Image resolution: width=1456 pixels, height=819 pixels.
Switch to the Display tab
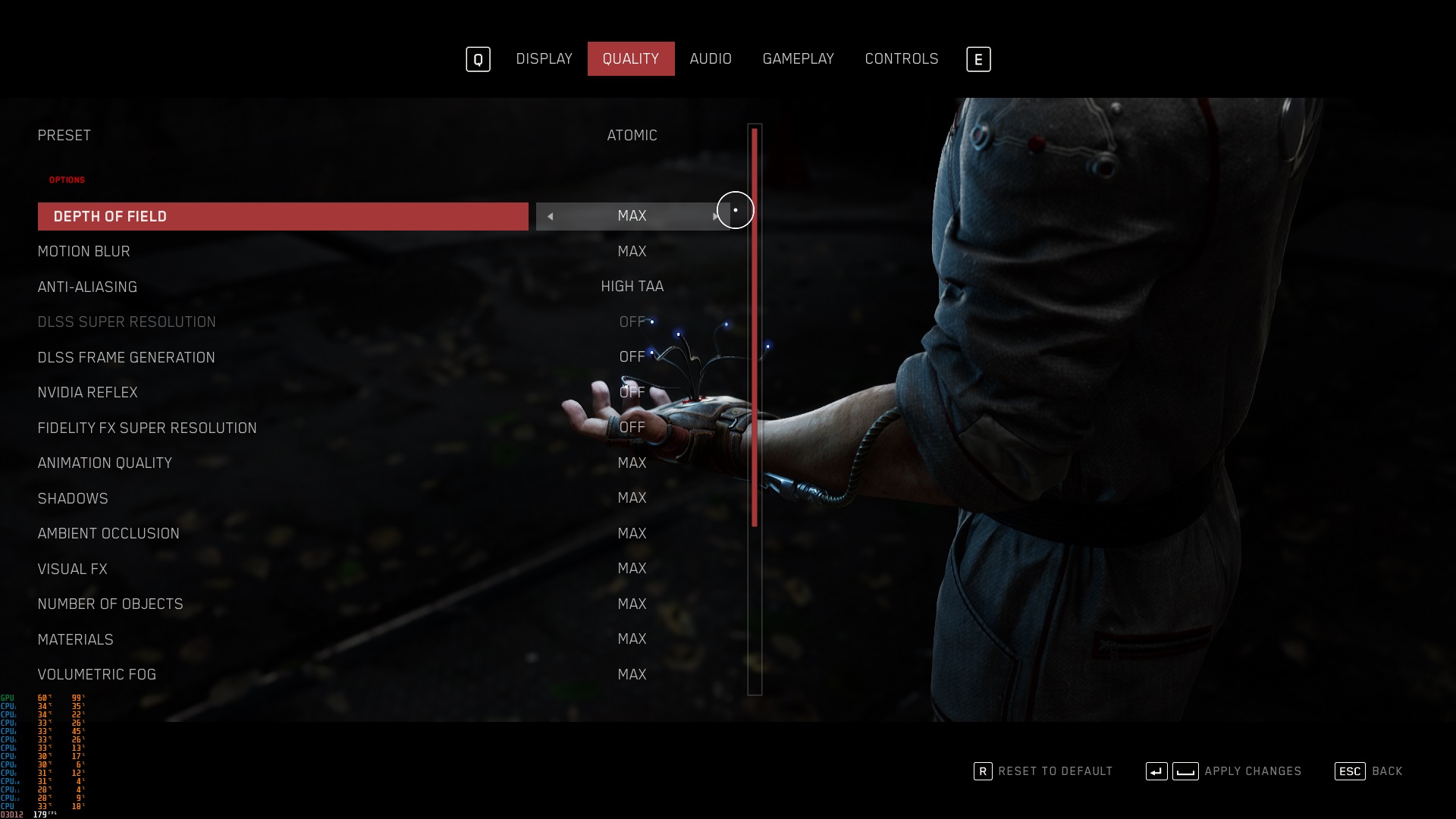(544, 59)
